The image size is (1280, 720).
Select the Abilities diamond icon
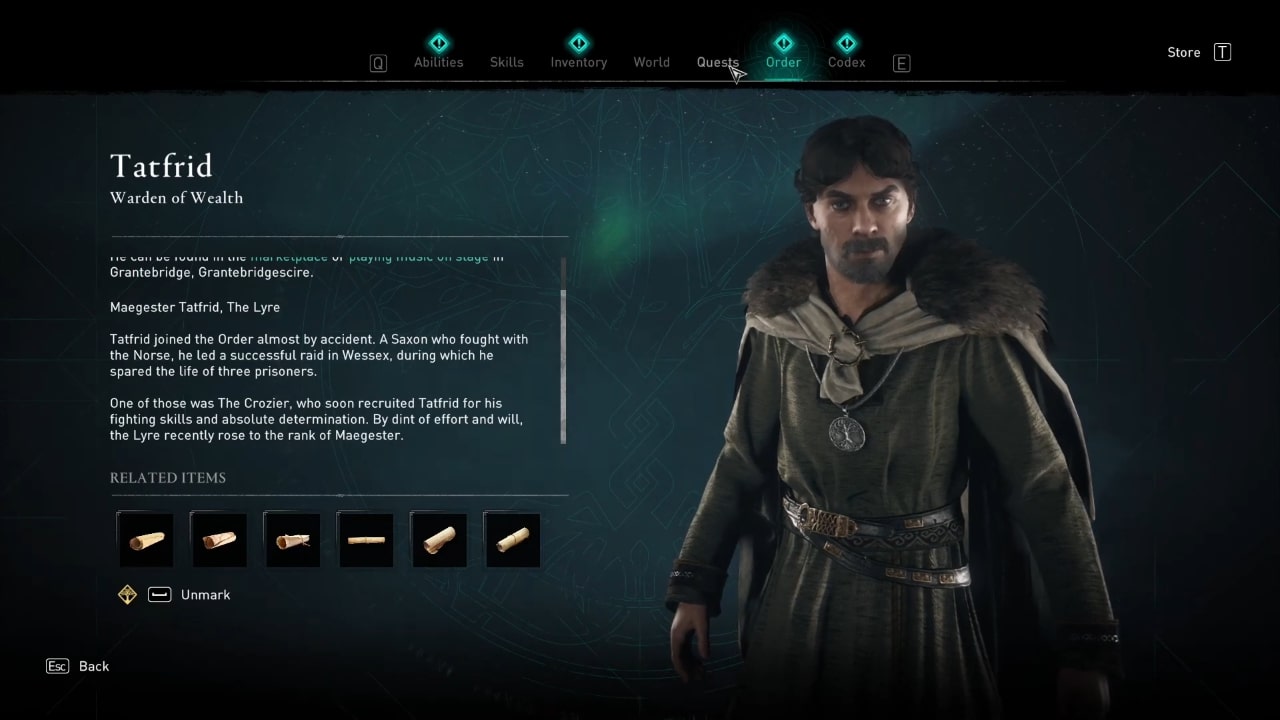(x=438, y=43)
